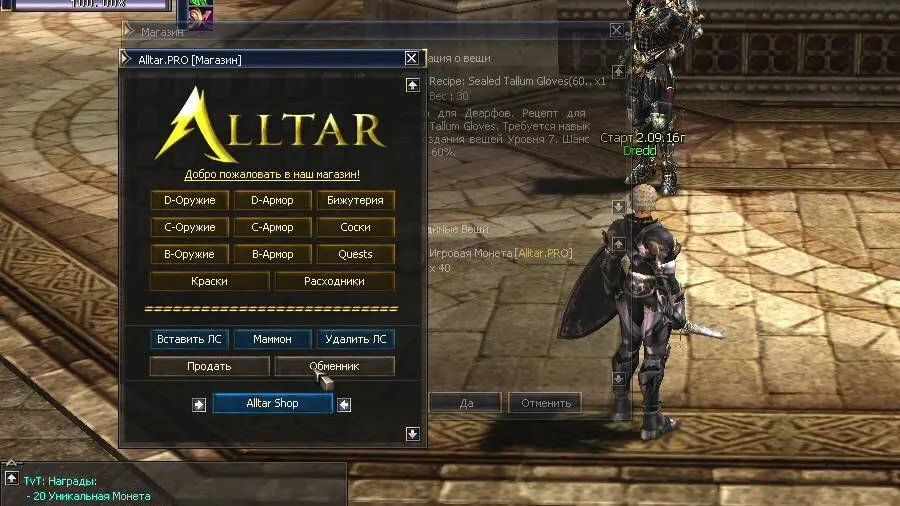The height and width of the screenshot is (506, 900).
Task: Choose the B-Оружие weapon category
Action: tap(189, 254)
